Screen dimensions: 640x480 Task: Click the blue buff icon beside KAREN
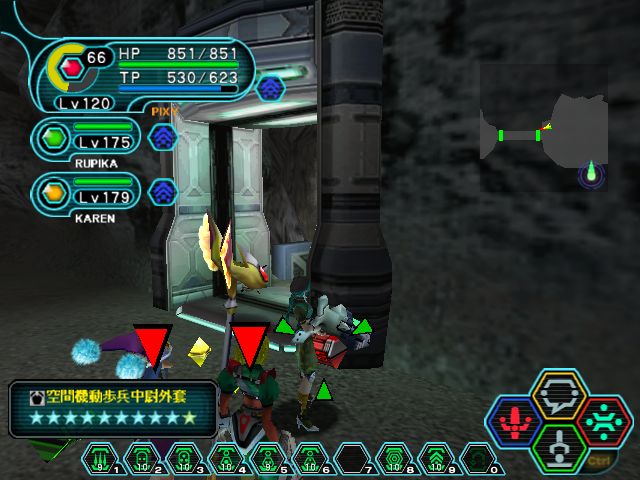point(163,190)
